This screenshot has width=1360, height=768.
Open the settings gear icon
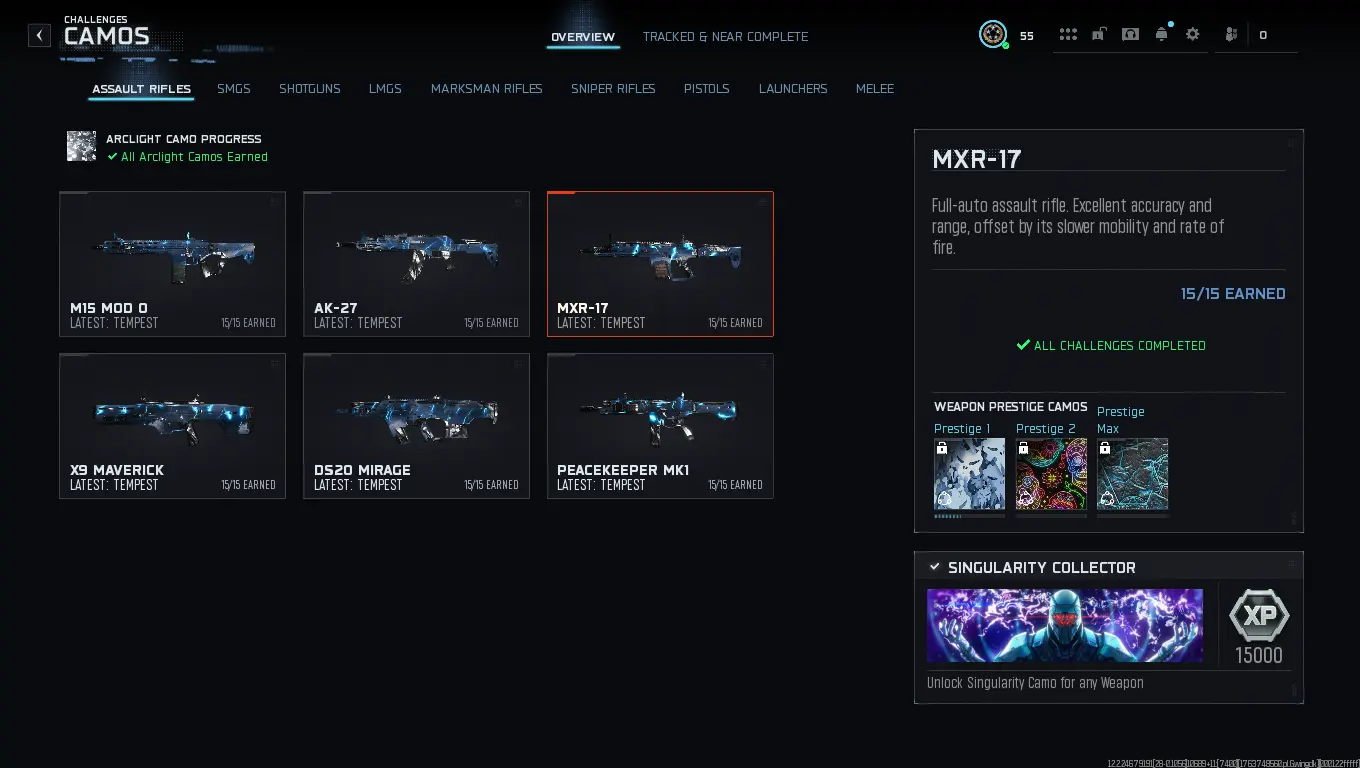(x=1192, y=34)
